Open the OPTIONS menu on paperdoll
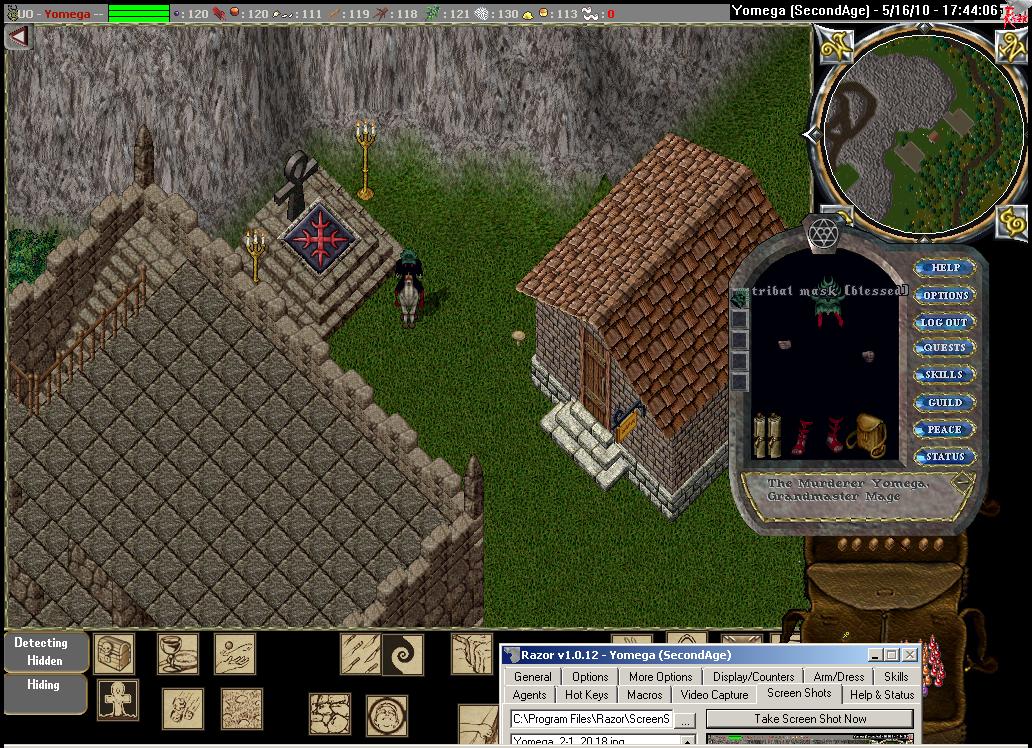The height and width of the screenshot is (748, 1032). (x=945, y=295)
